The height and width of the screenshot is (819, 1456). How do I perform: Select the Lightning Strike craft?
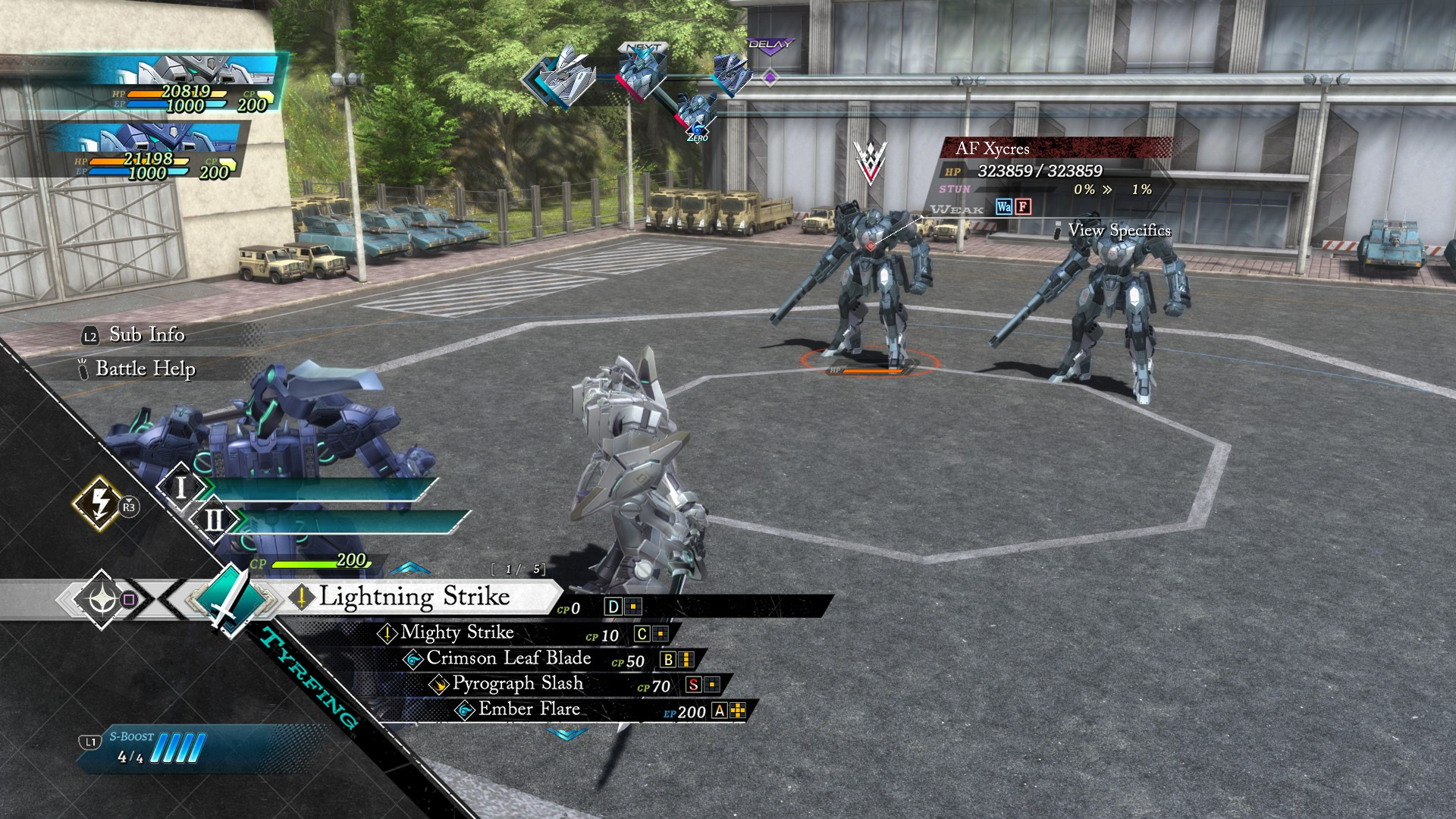pyautogui.click(x=413, y=598)
